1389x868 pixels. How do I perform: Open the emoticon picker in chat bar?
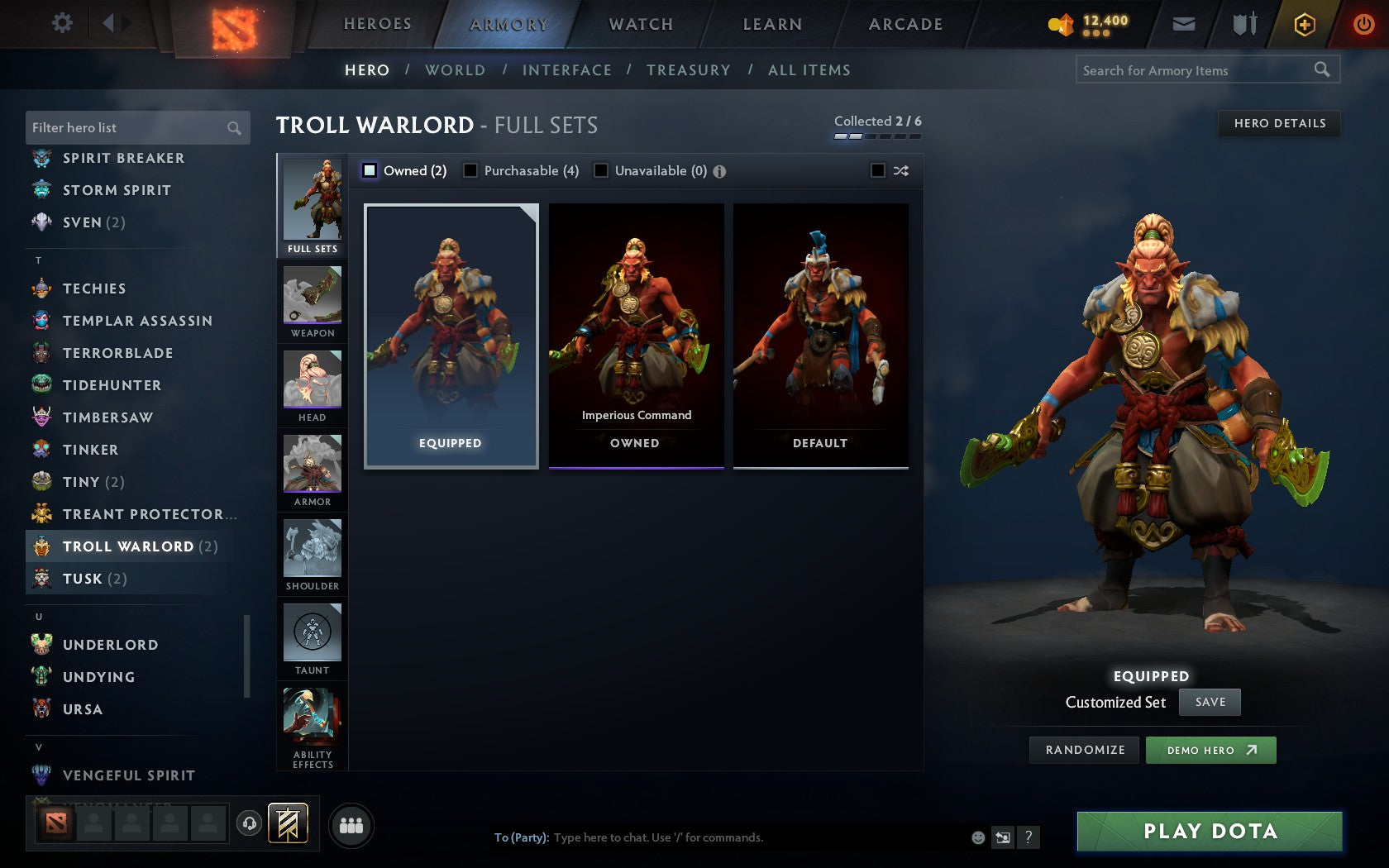point(976,837)
